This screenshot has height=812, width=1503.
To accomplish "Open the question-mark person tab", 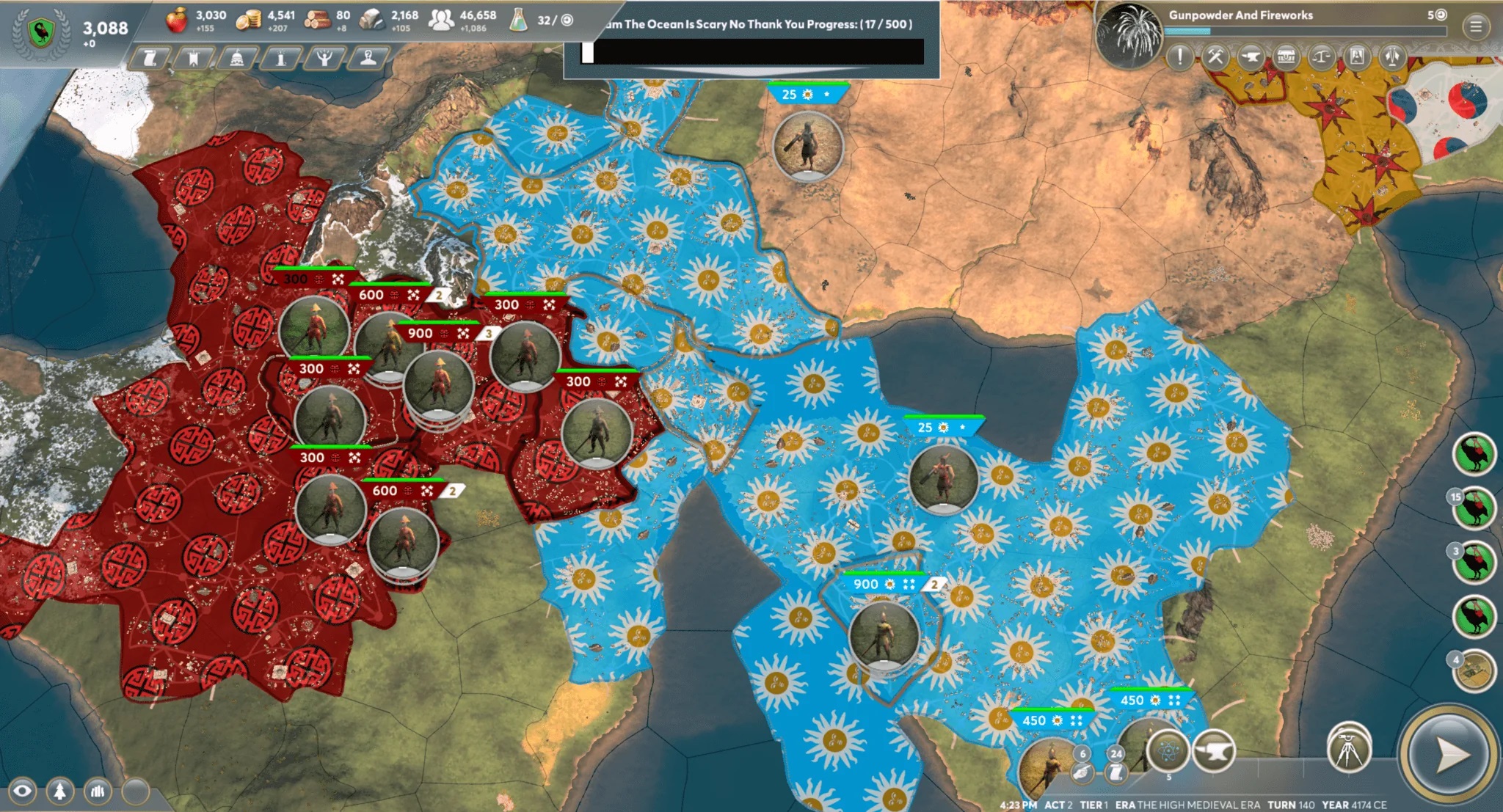I will click(368, 59).
